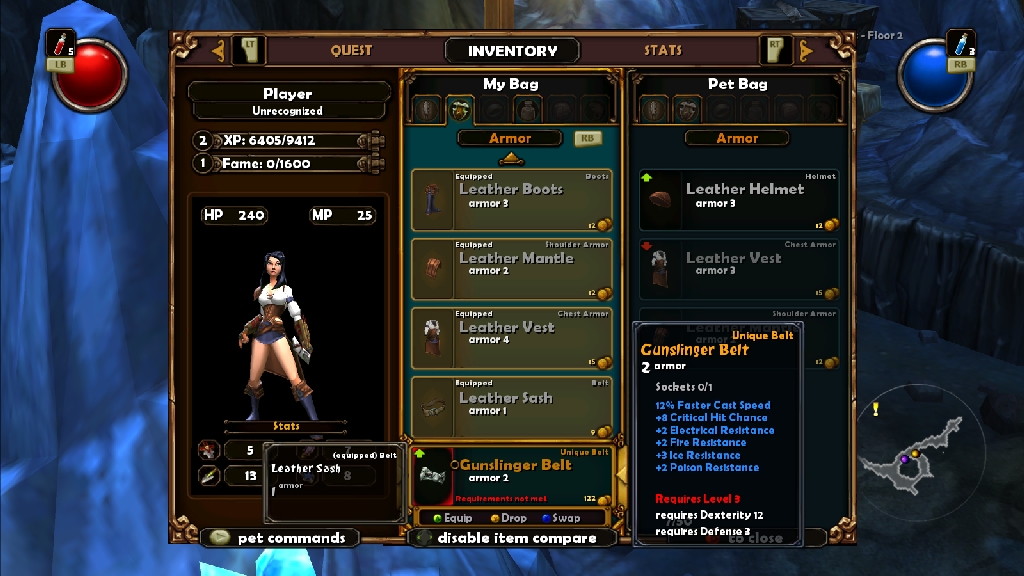Click the blue mana potion orb
The image size is (1024, 576).
(x=933, y=73)
